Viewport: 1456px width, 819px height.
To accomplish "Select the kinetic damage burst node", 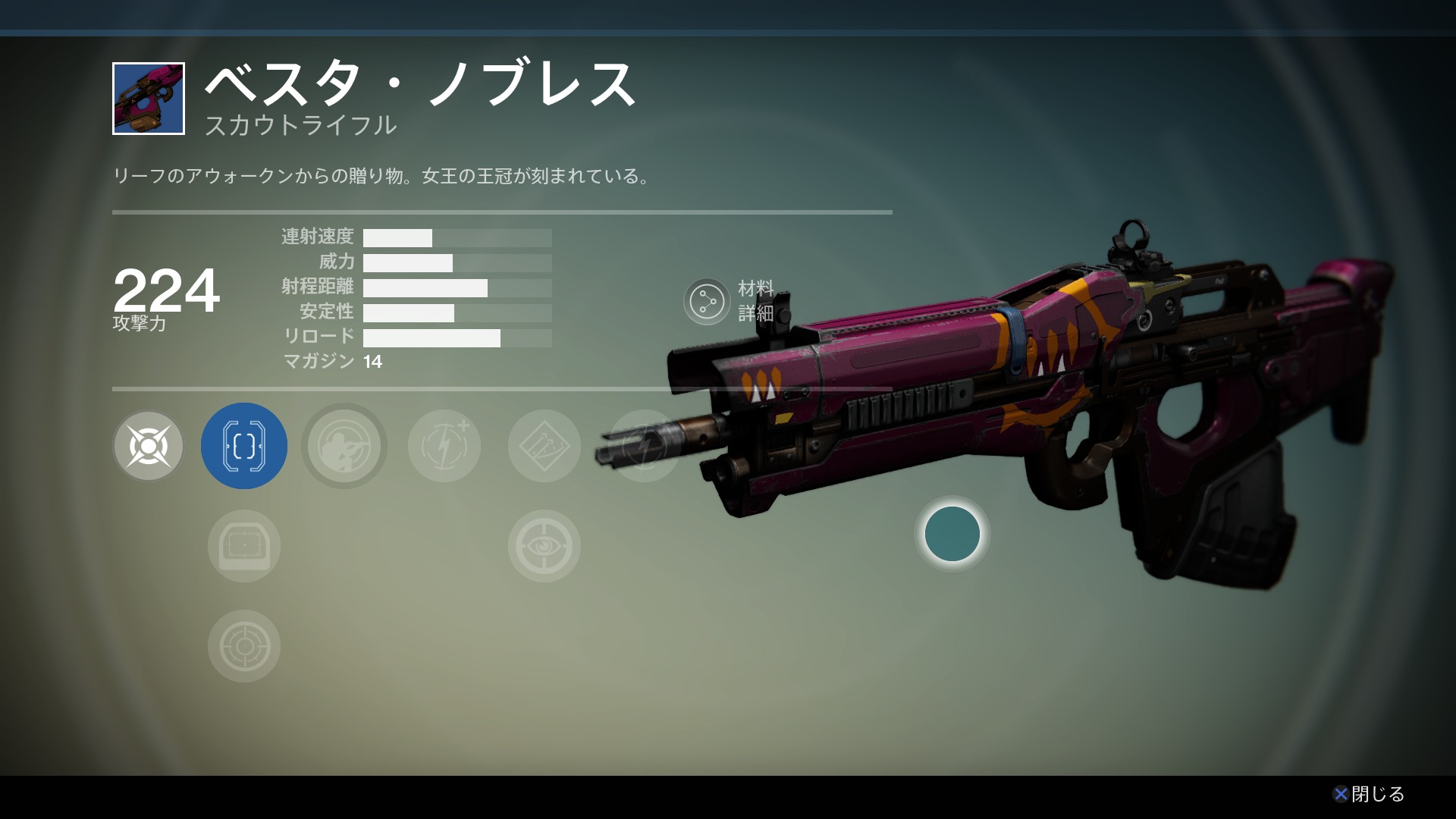I will click(x=149, y=446).
